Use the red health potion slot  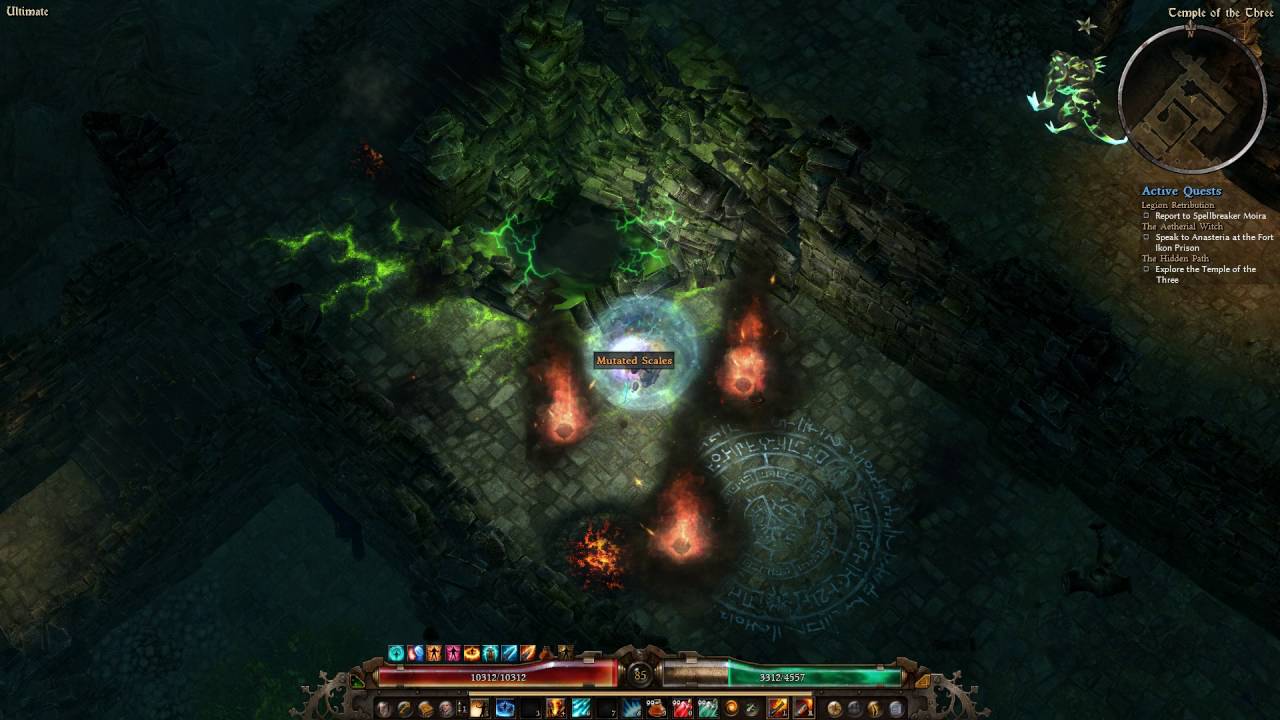click(683, 709)
